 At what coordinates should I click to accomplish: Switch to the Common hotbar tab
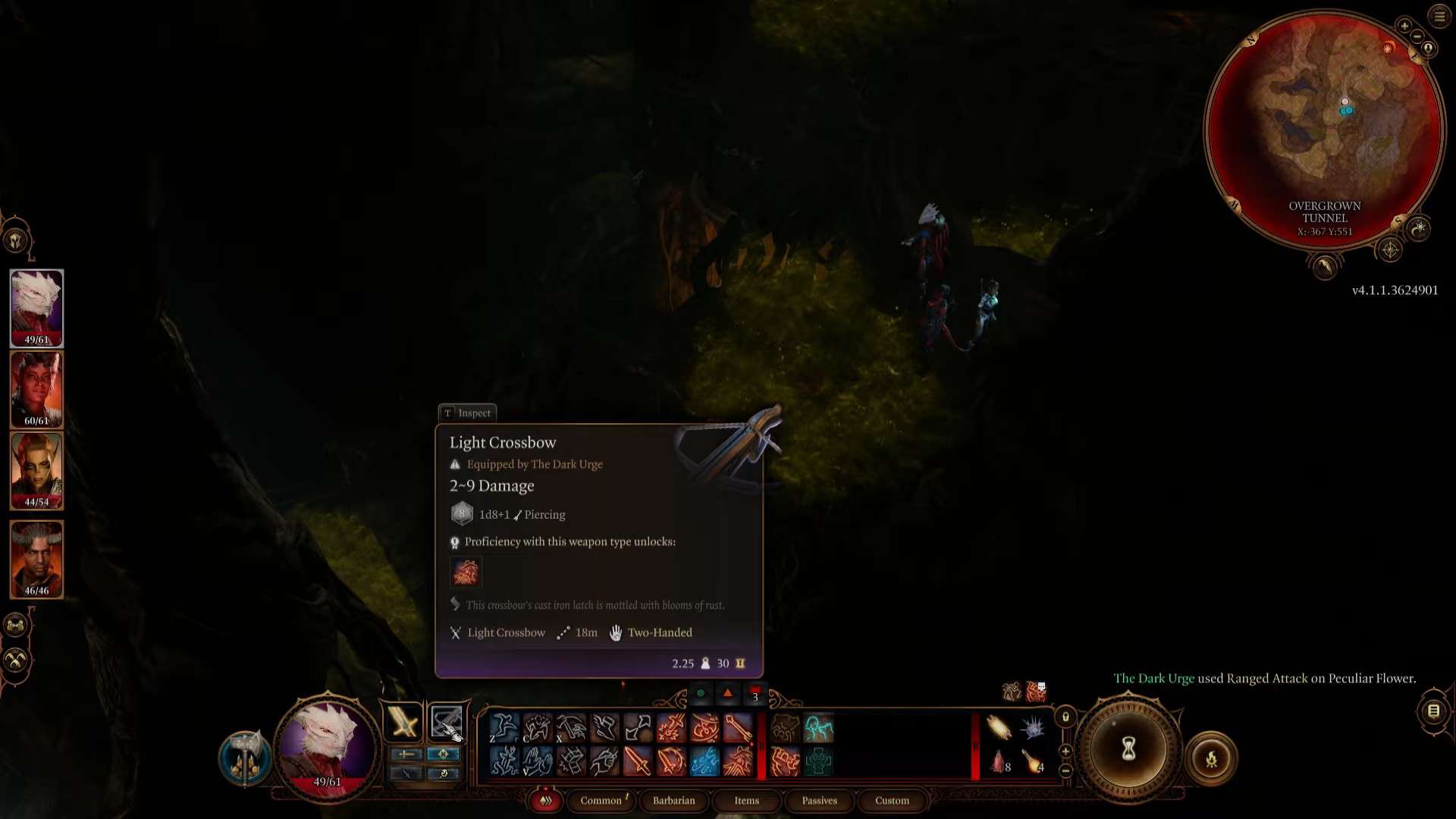click(x=602, y=801)
